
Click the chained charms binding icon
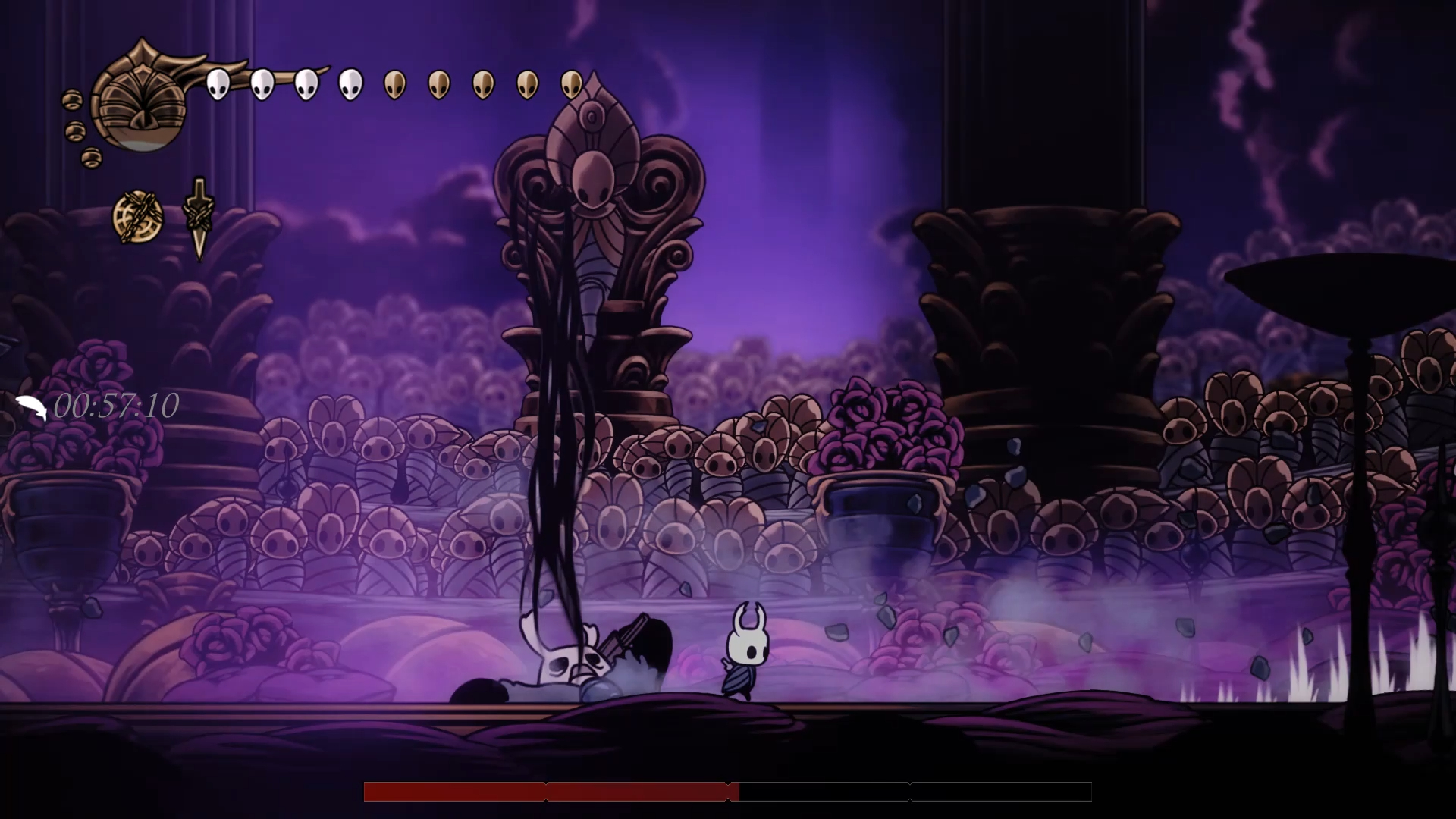point(138,217)
